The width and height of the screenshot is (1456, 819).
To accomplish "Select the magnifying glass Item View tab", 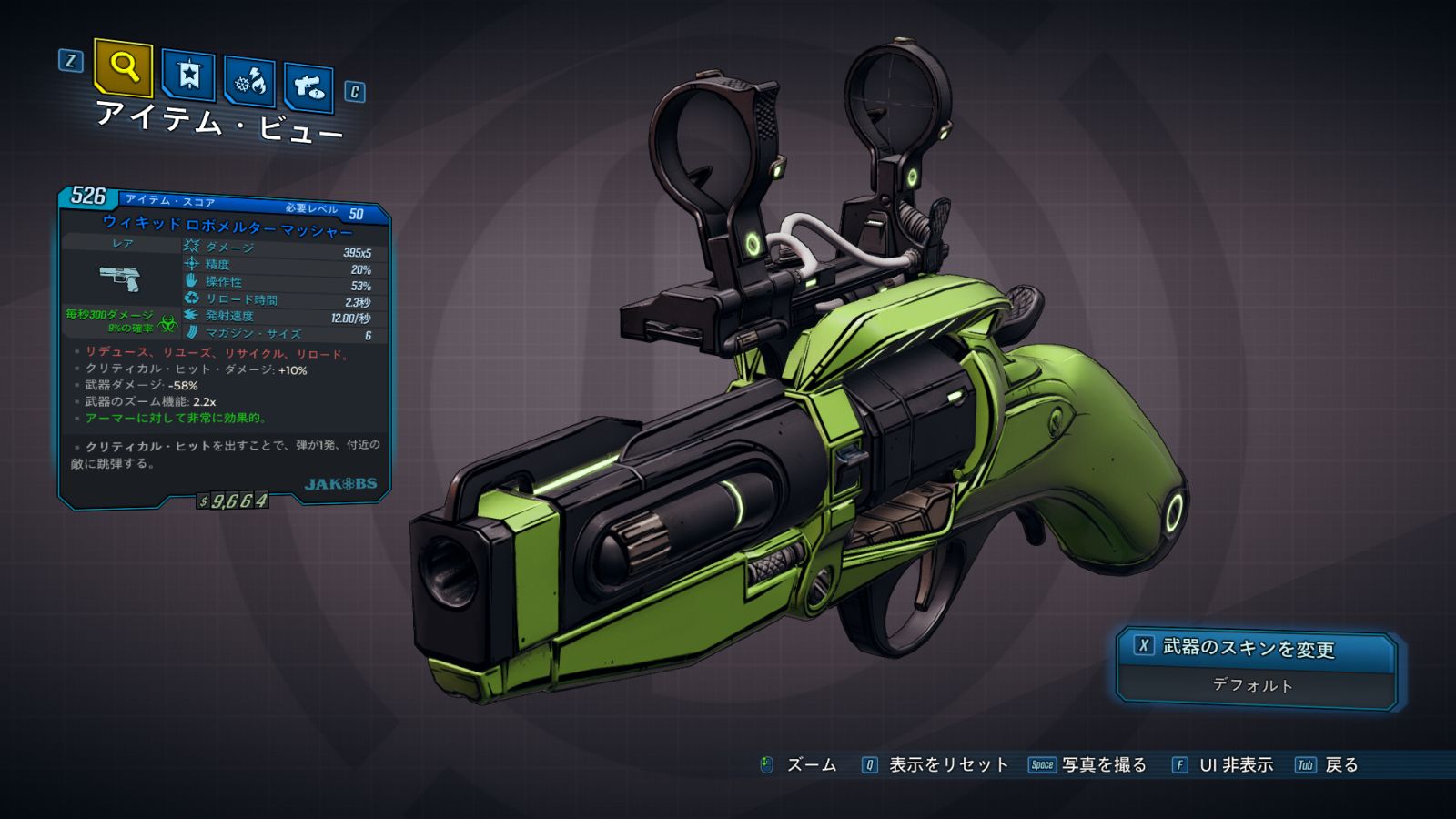I will (x=123, y=67).
